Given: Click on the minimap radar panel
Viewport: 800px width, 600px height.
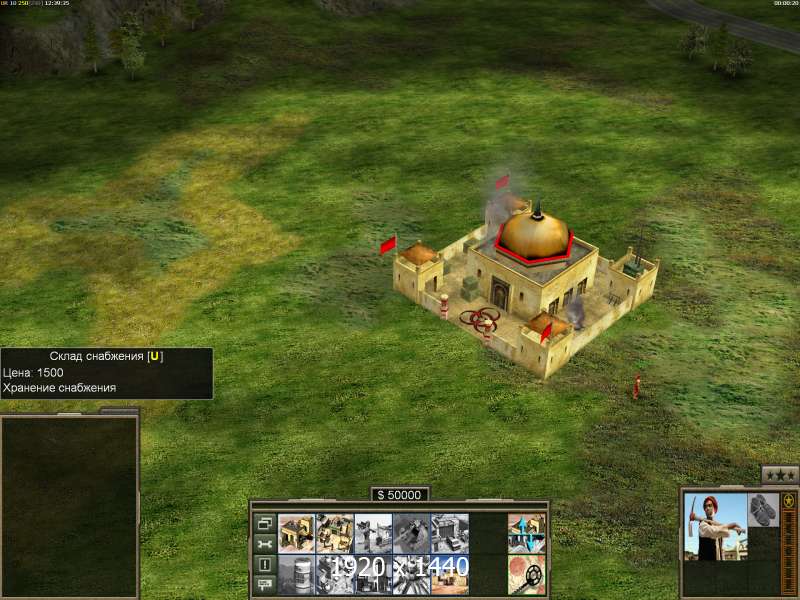Looking at the screenshot, I should [69, 506].
